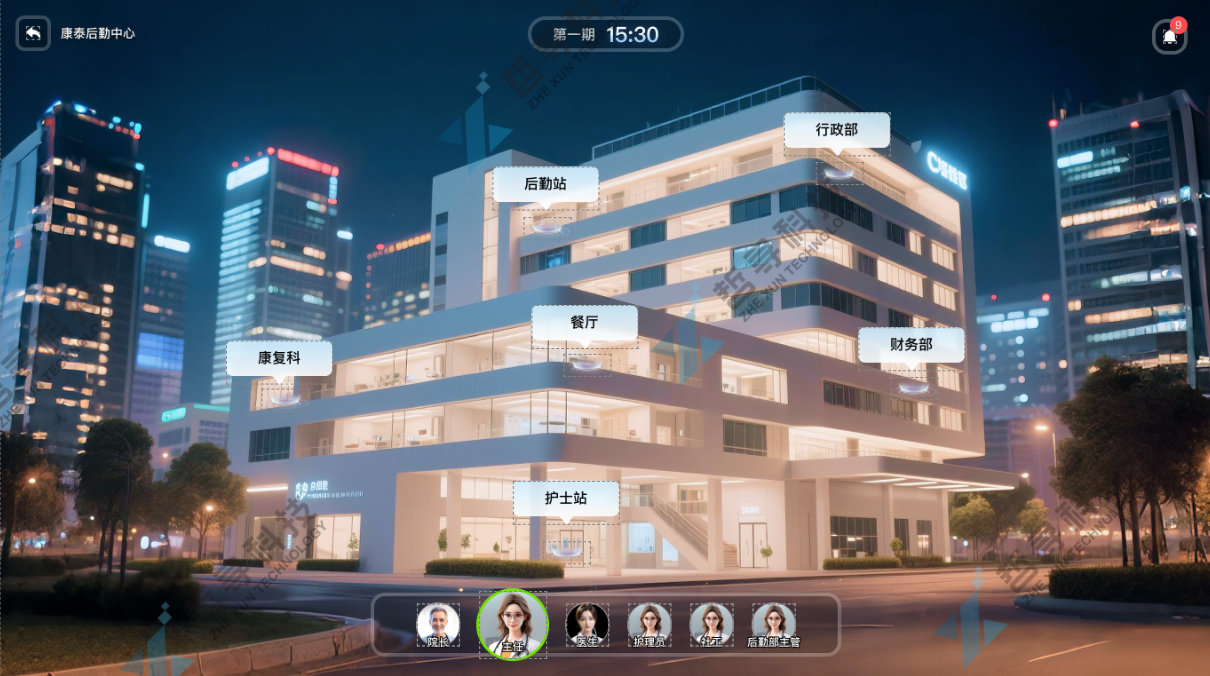Select the 院长 character avatar

click(x=438, y=624)
